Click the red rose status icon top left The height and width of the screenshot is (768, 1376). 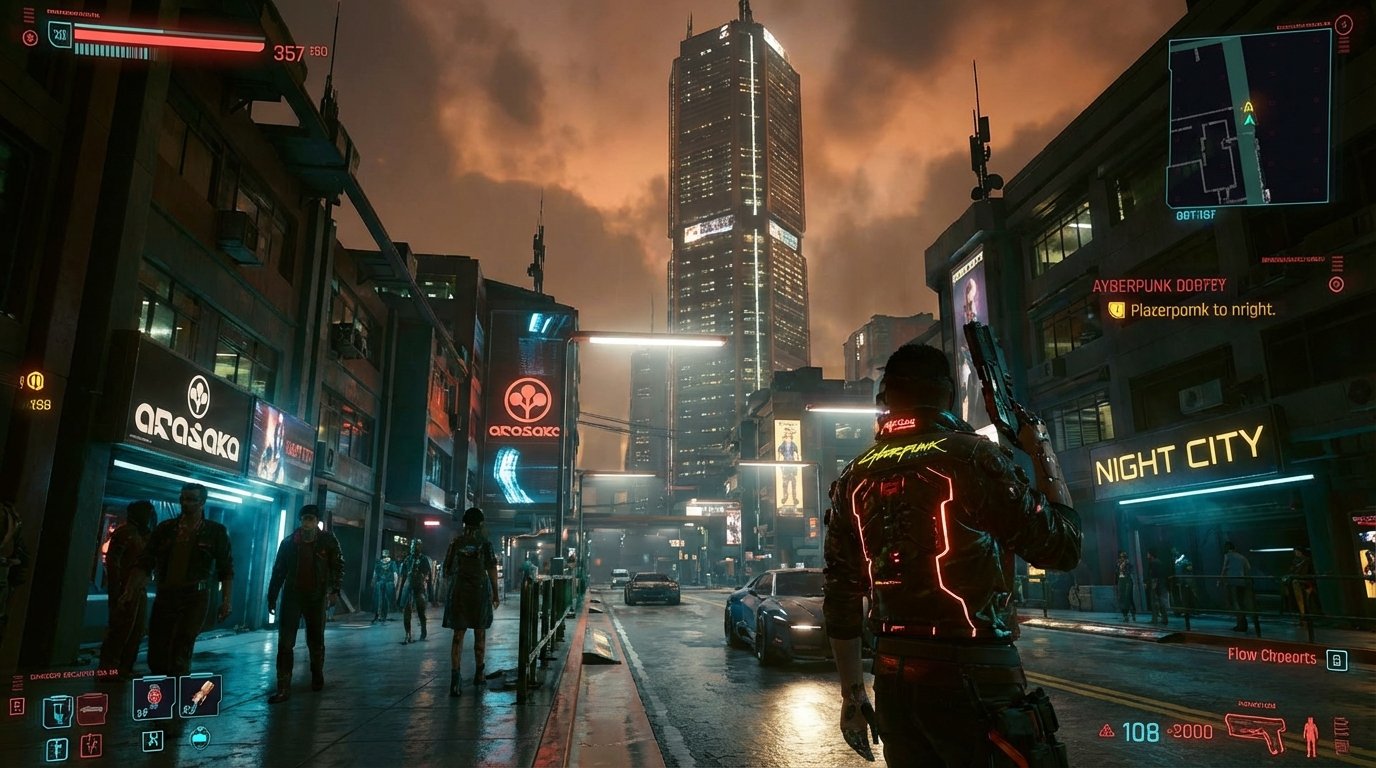pos(31,38)
